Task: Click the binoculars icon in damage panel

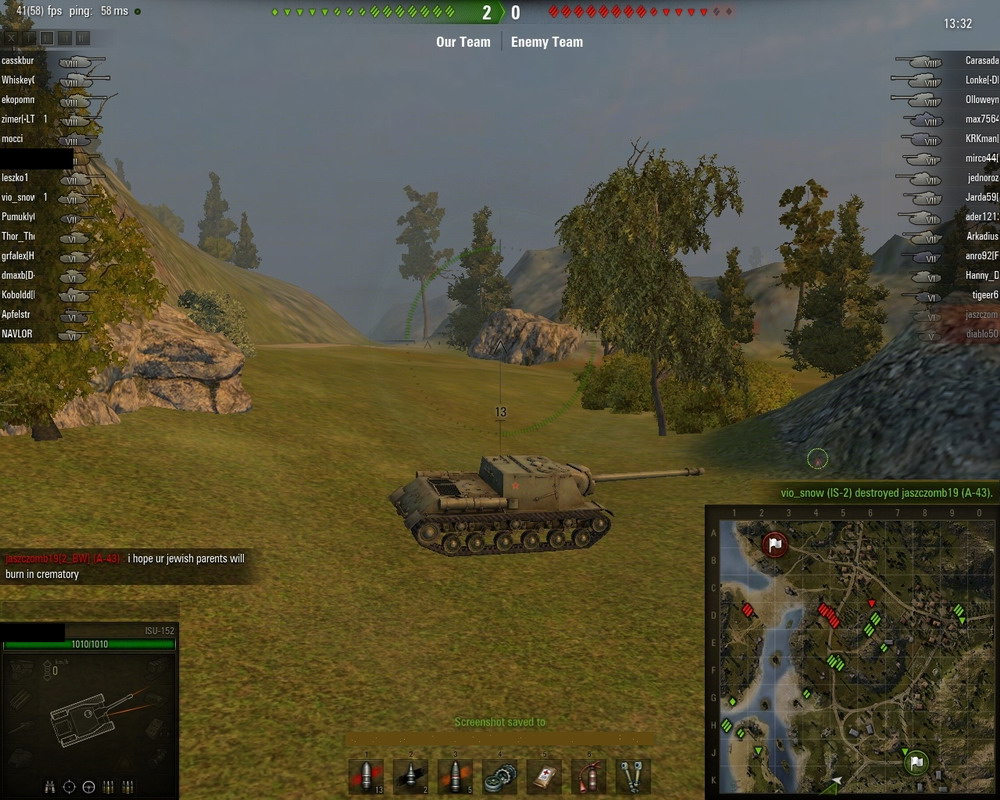Action: 50,787
